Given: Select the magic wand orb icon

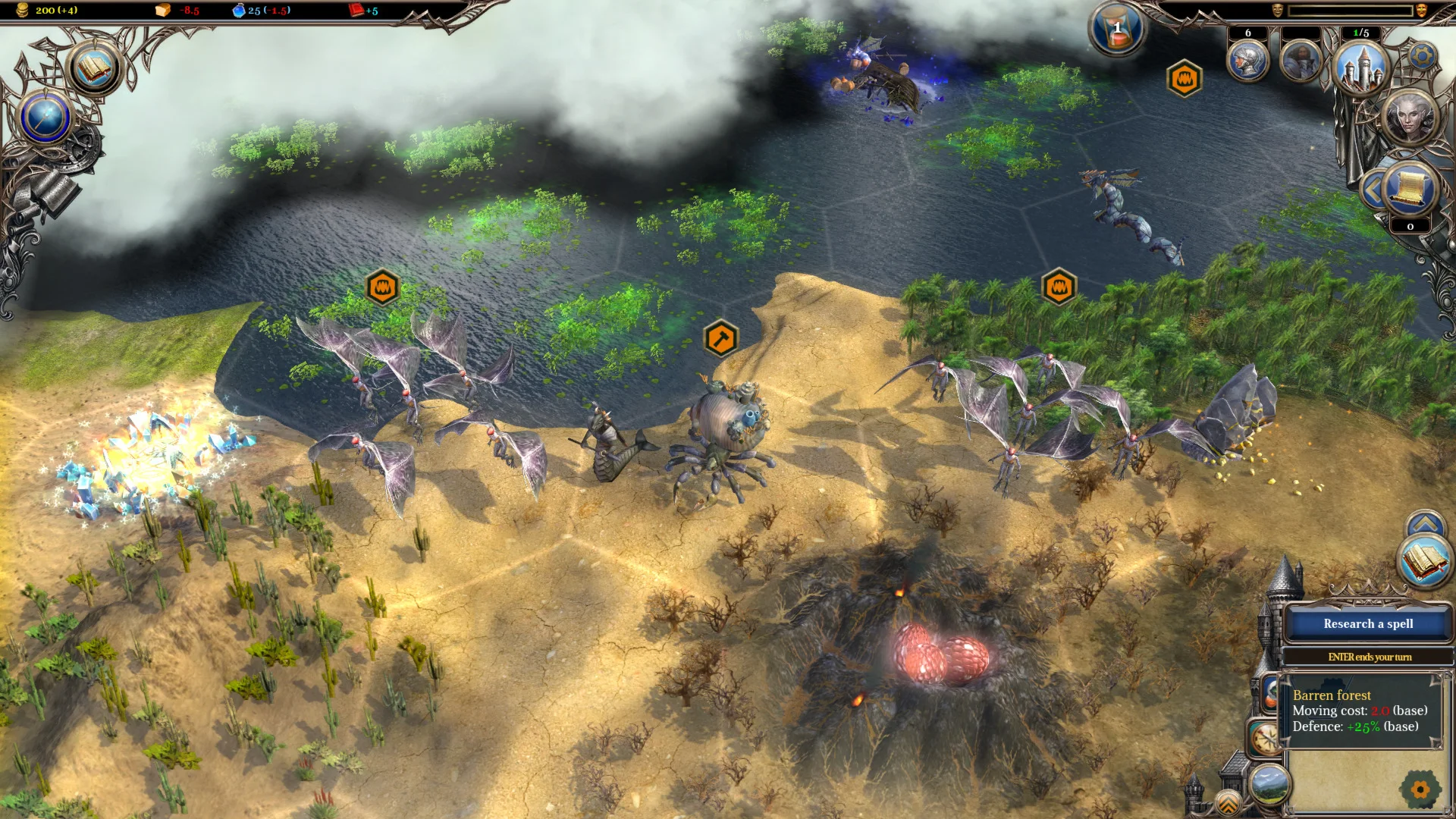Looking at the screenshot, I should pos(45,118).
